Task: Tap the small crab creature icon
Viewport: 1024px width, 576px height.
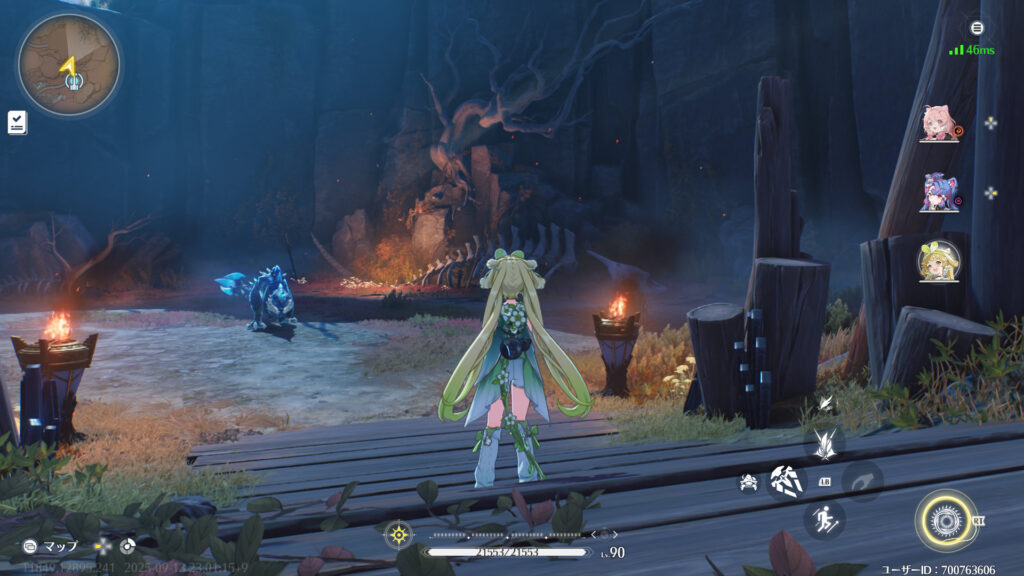Action: coord(747,482)
